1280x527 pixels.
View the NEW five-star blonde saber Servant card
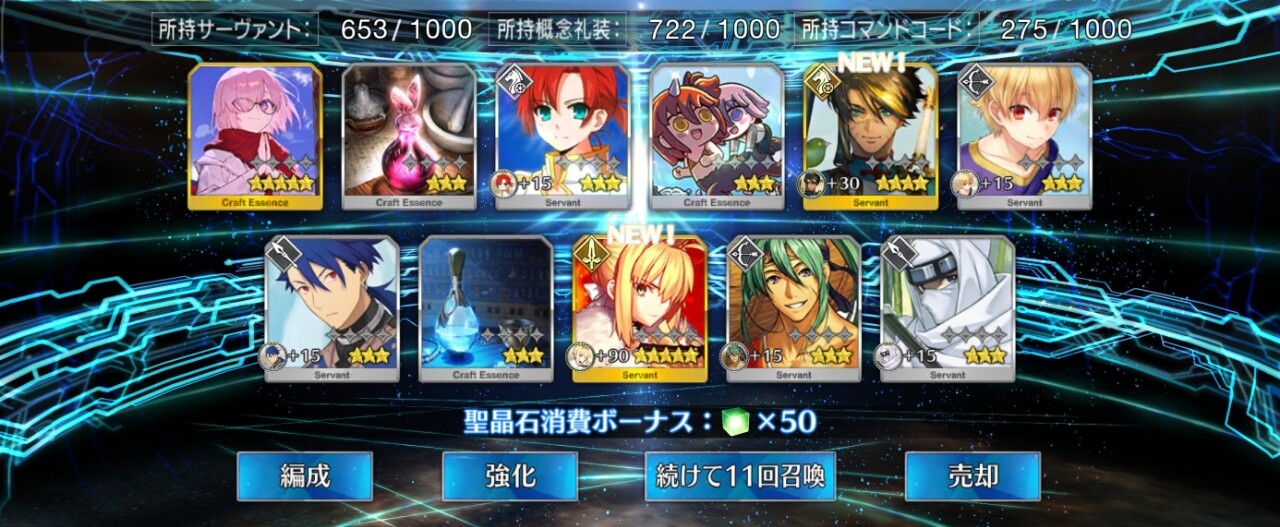coord(640,308)
